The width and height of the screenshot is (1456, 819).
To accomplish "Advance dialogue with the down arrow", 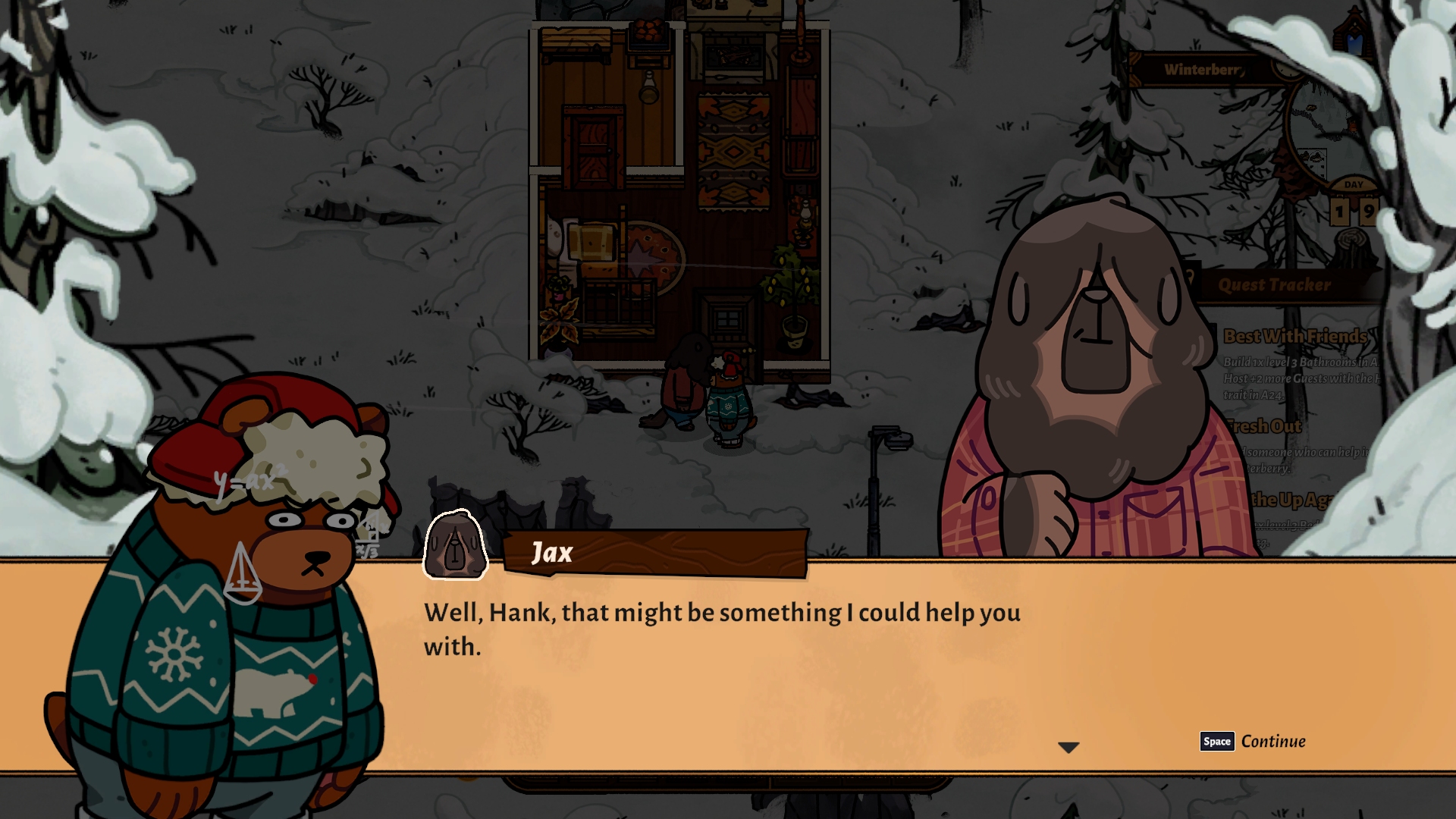I will pyautogui.click(x=1068, y=748).
